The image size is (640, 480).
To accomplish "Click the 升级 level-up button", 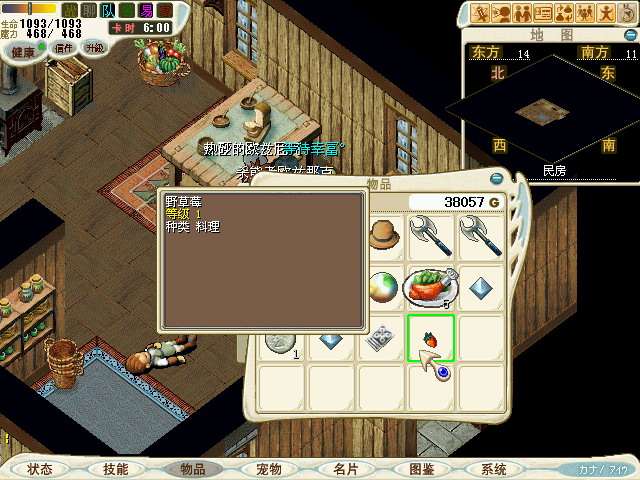I will (94, 48).
